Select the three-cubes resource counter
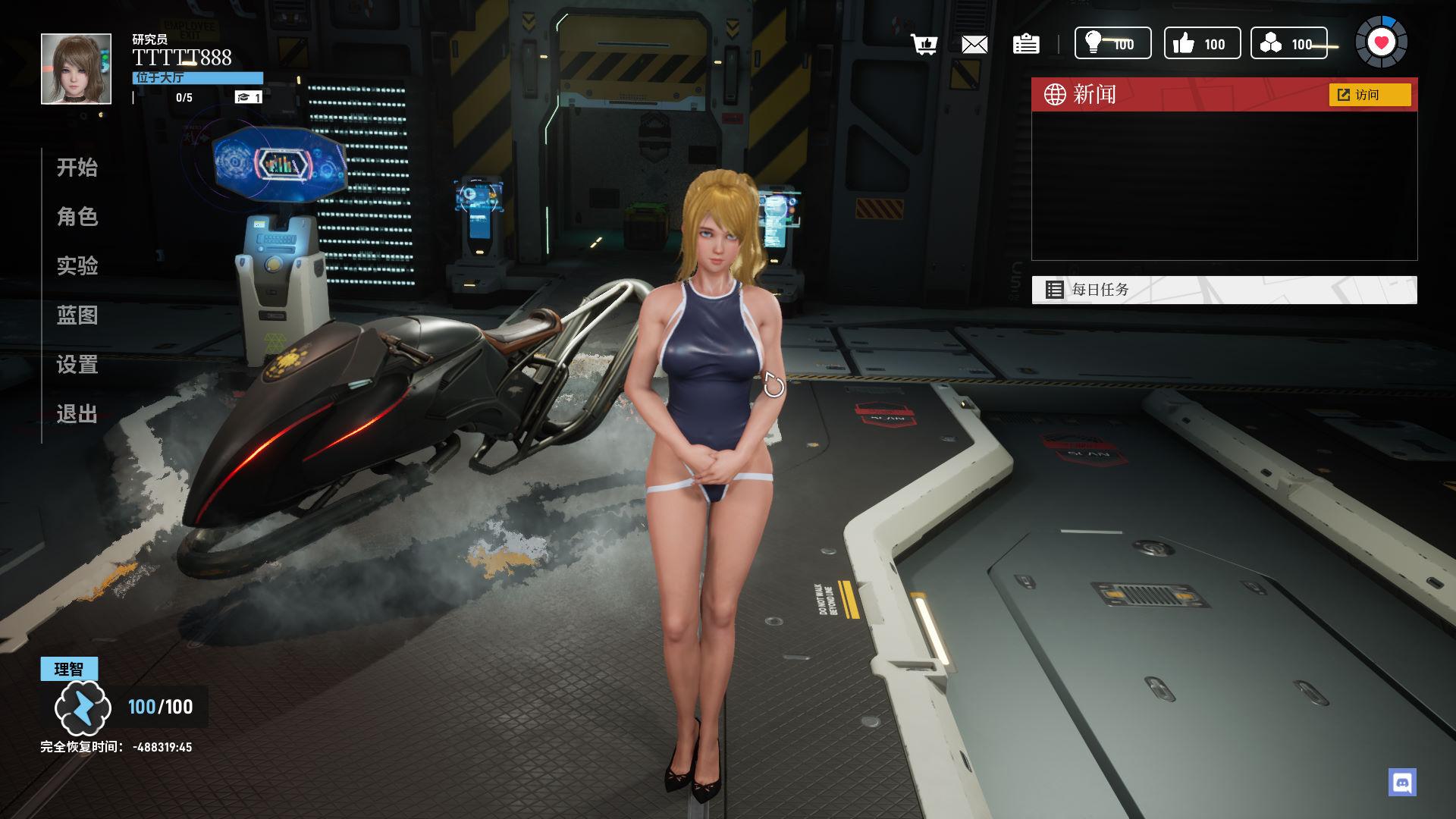The width and height of the screenshot is (1456, 819). tap(1288, 43)
